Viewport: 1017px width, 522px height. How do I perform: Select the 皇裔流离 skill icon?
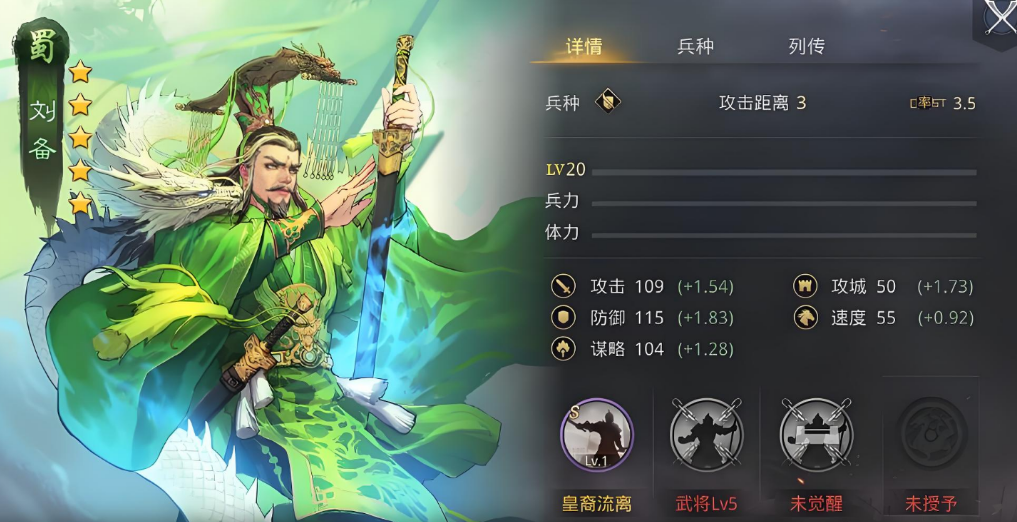click(x=597, y=436)
